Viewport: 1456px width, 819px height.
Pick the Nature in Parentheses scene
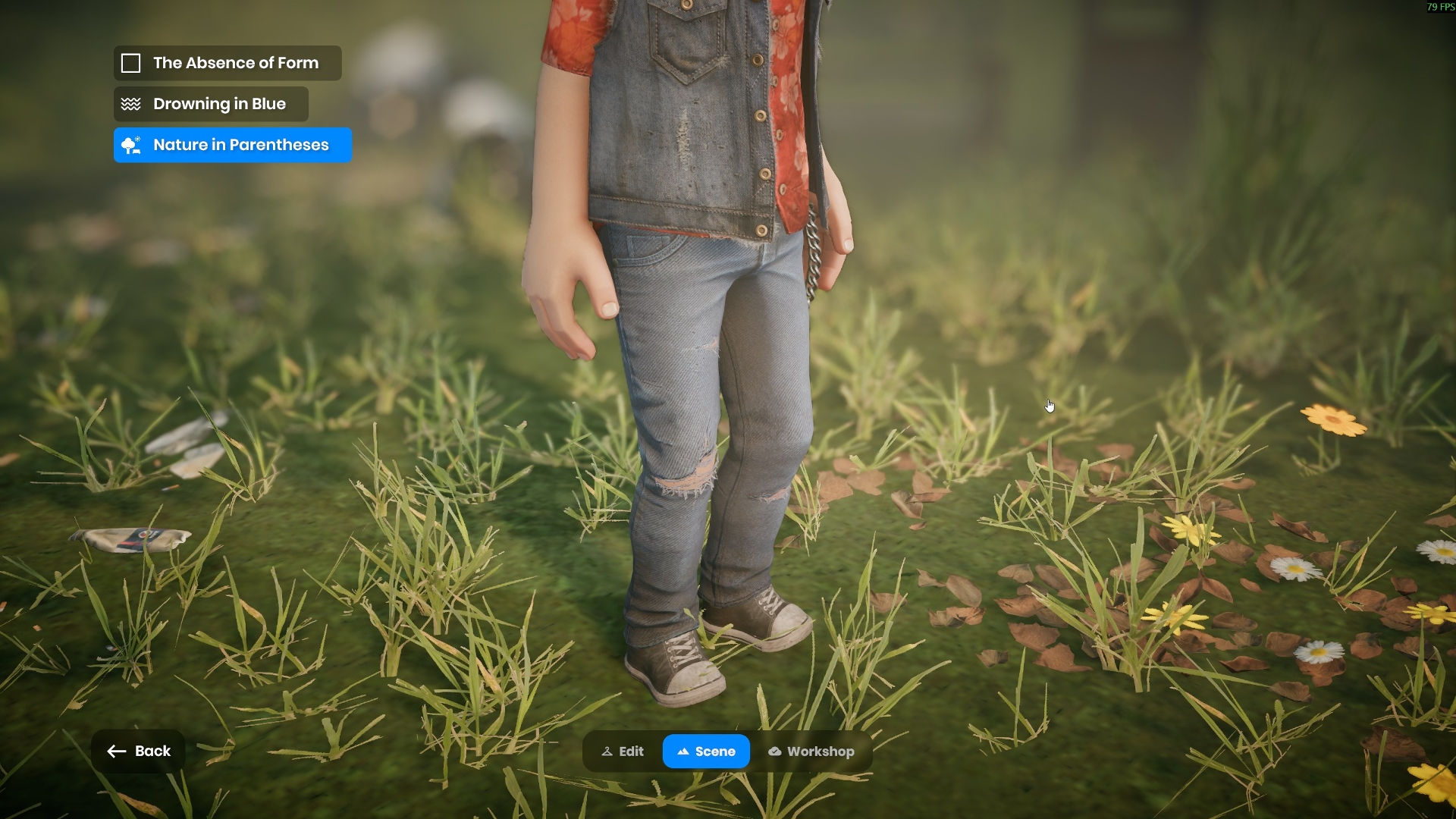pyautogui.click(x=232, y=145)
